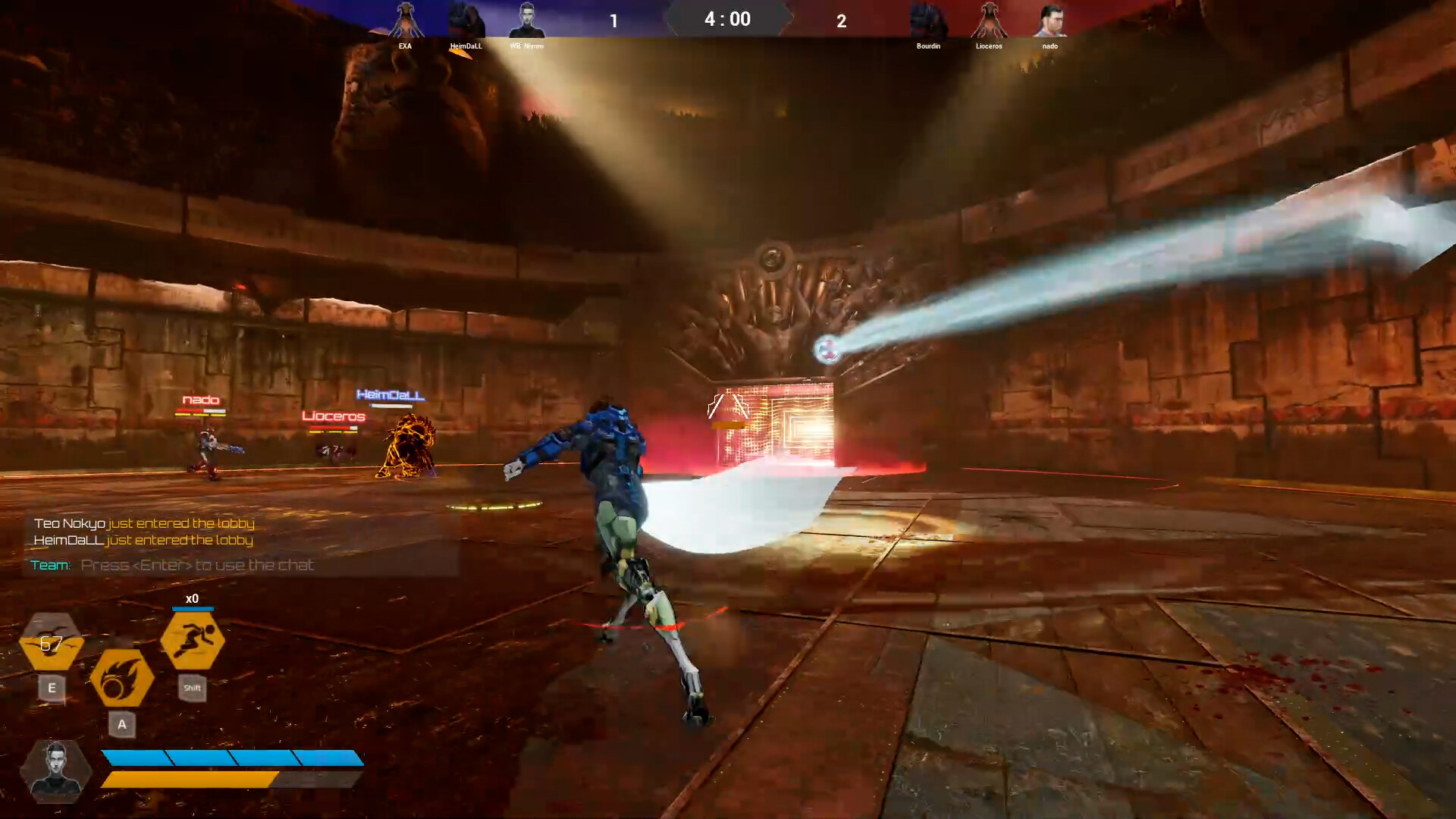Click the Shift sprint ability icon

(x=192, y=639)
